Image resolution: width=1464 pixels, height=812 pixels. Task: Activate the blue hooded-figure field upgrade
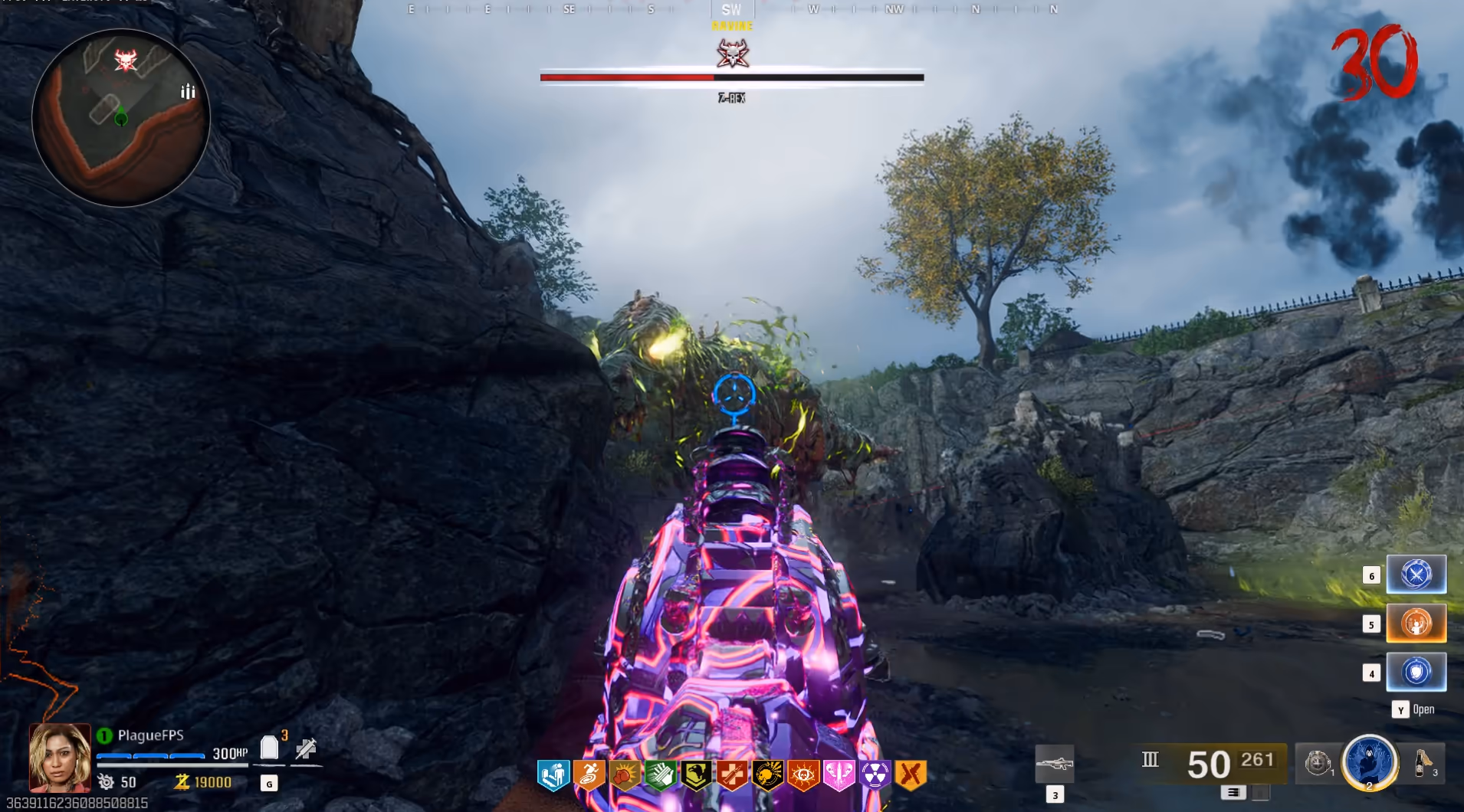1370,762
